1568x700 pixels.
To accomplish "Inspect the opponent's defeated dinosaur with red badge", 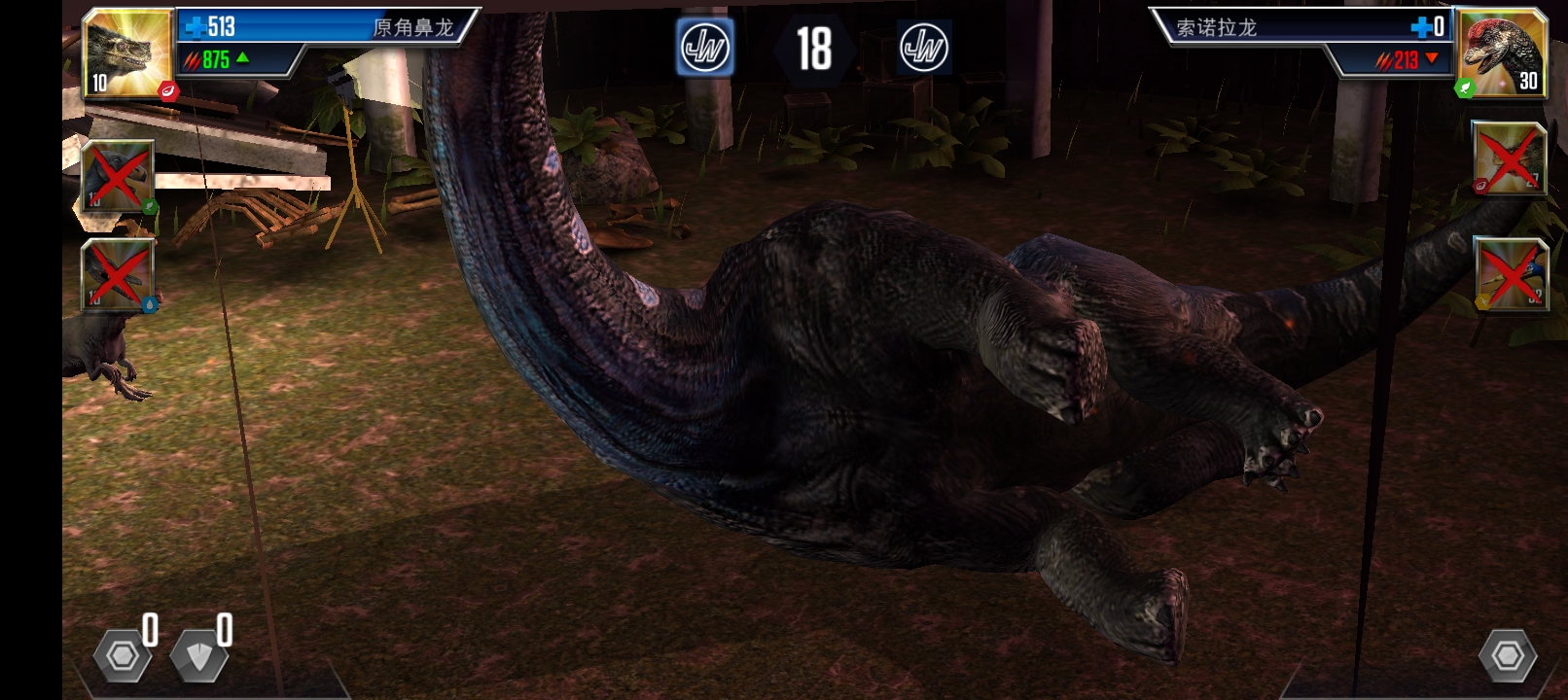I will pos(1509,158).
